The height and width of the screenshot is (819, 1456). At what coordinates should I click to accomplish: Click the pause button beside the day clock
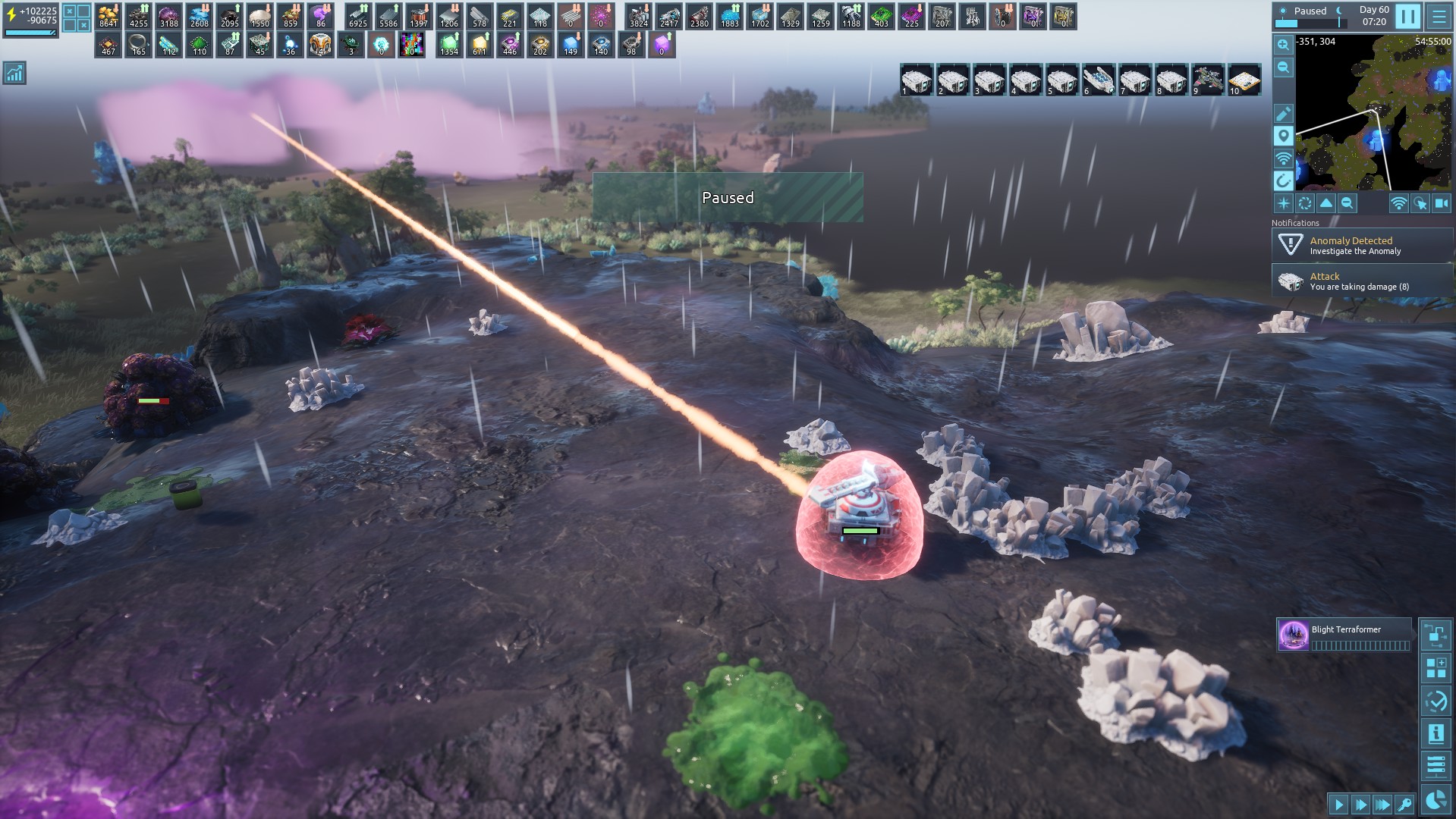pos(1407,16)
